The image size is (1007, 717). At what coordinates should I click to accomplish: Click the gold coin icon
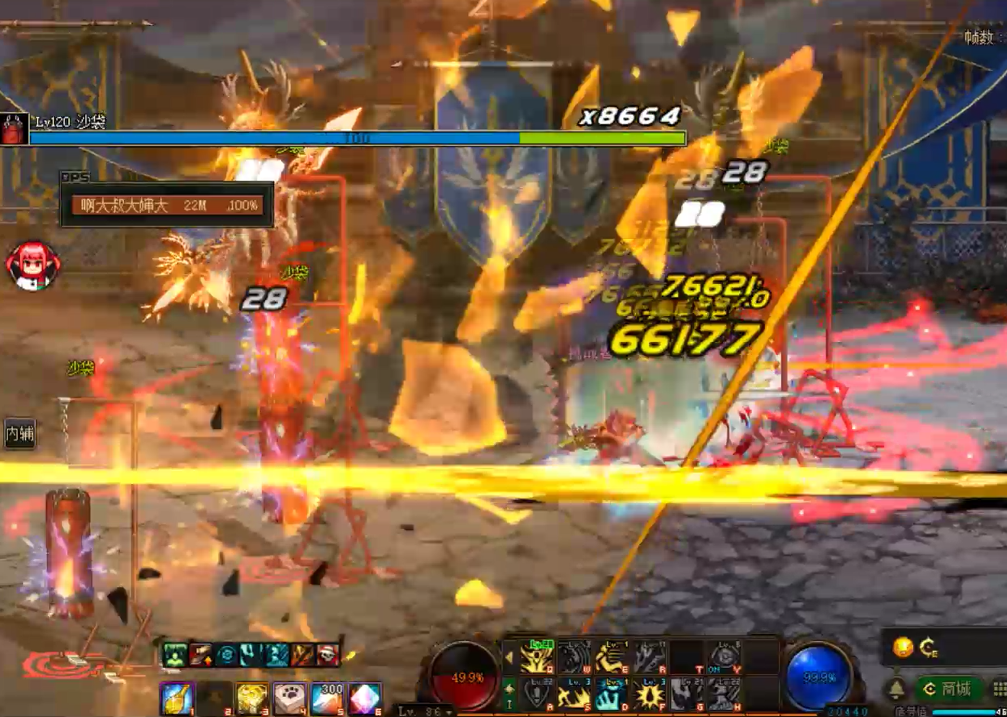(902, 647)
